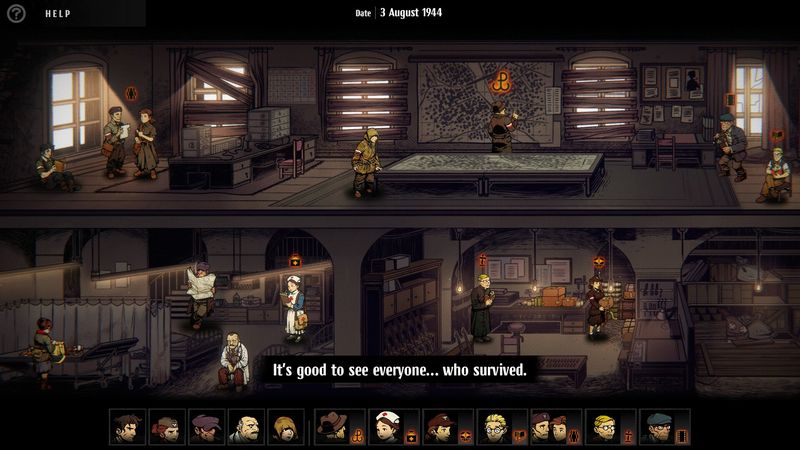Image resolution: width=800 pixels, height=450 pixels.
Task: Open the Help panel
Action: 60,14
